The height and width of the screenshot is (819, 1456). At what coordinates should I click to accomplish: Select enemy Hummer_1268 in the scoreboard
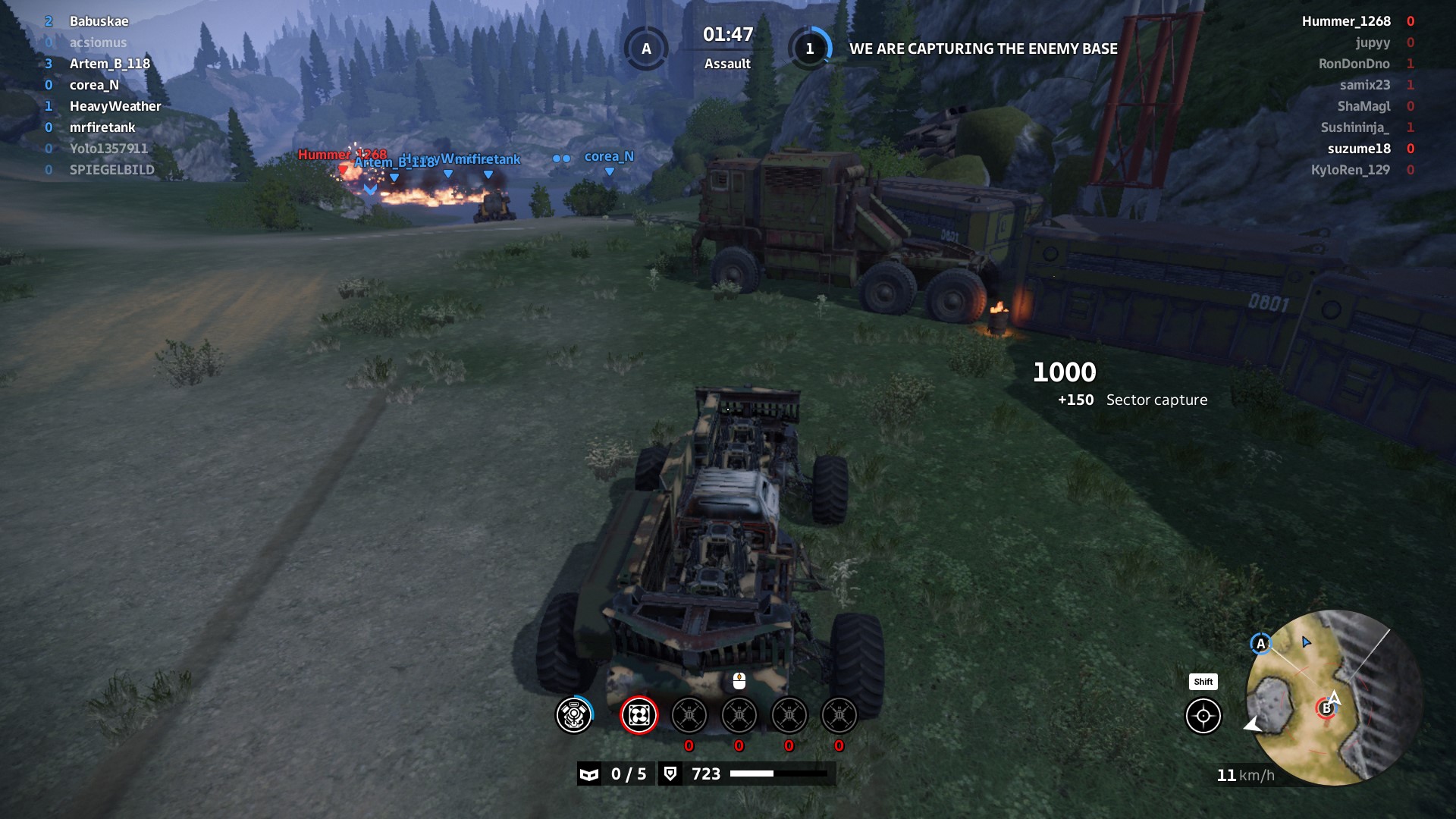(1346, 21)
